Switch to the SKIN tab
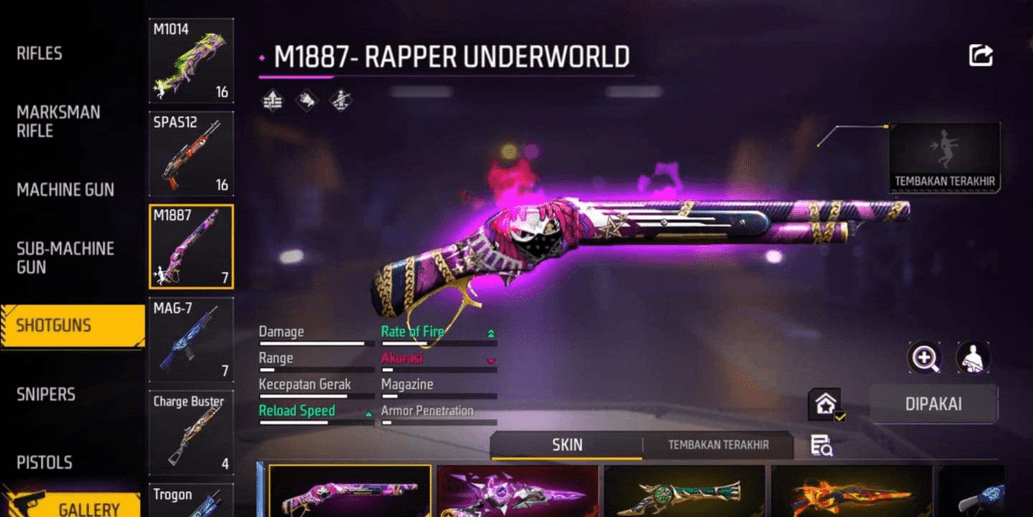 pos(567,445)
